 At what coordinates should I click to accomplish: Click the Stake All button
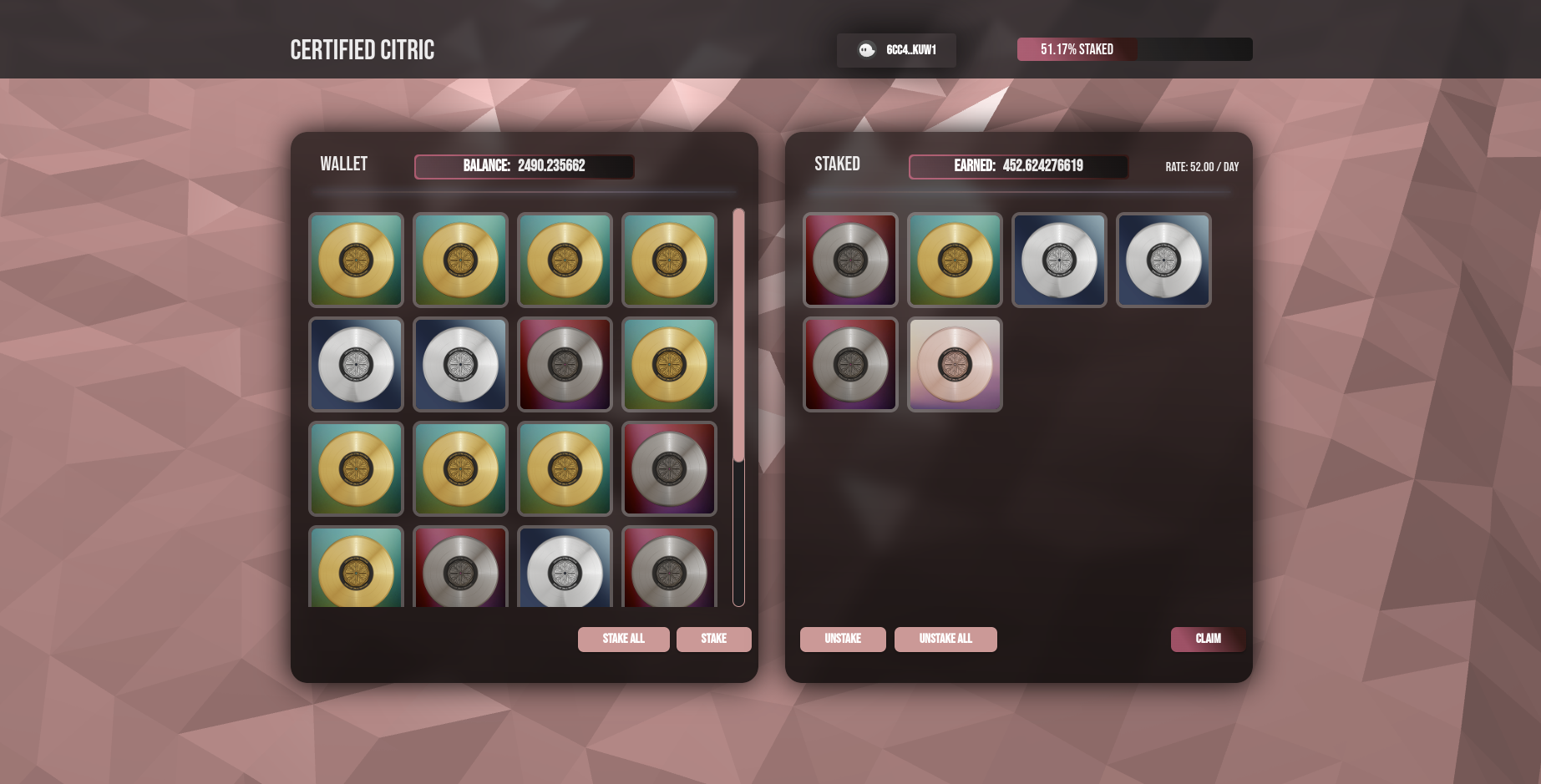click(x=623, y=639)
